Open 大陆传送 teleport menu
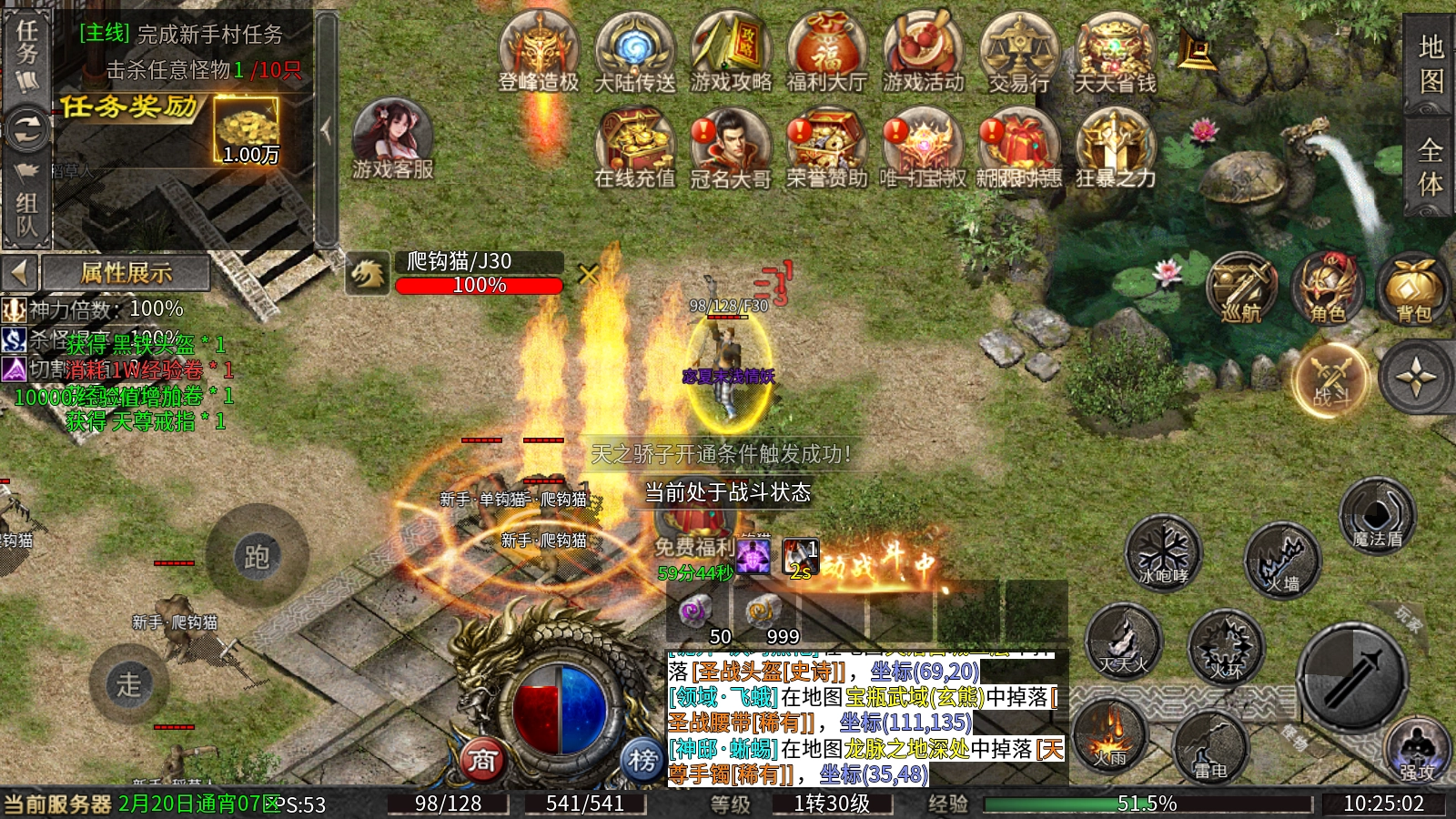 [x=635, y=50]
